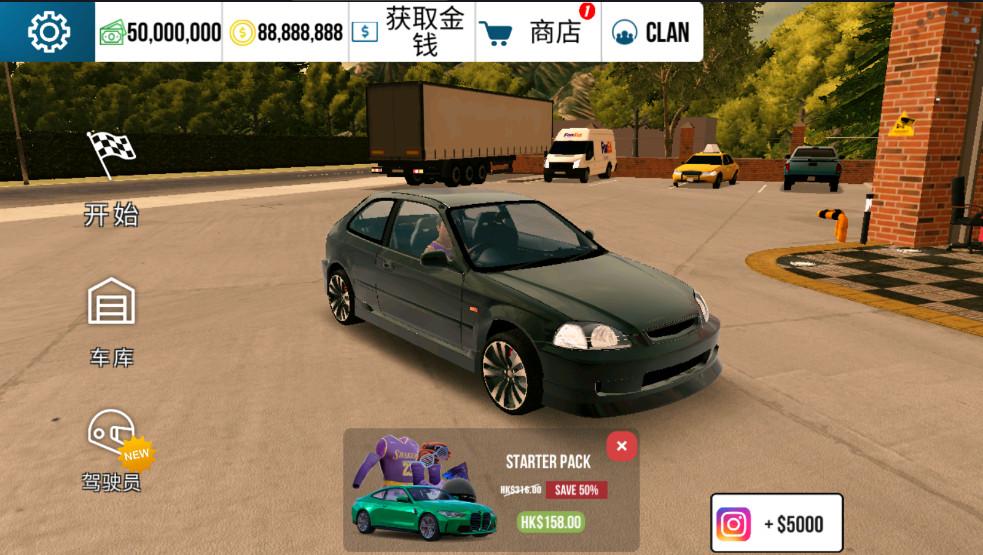Viewport: 983px width, 555px height.
Task: Start the game with 开始 flag
Action: point(111,178)
